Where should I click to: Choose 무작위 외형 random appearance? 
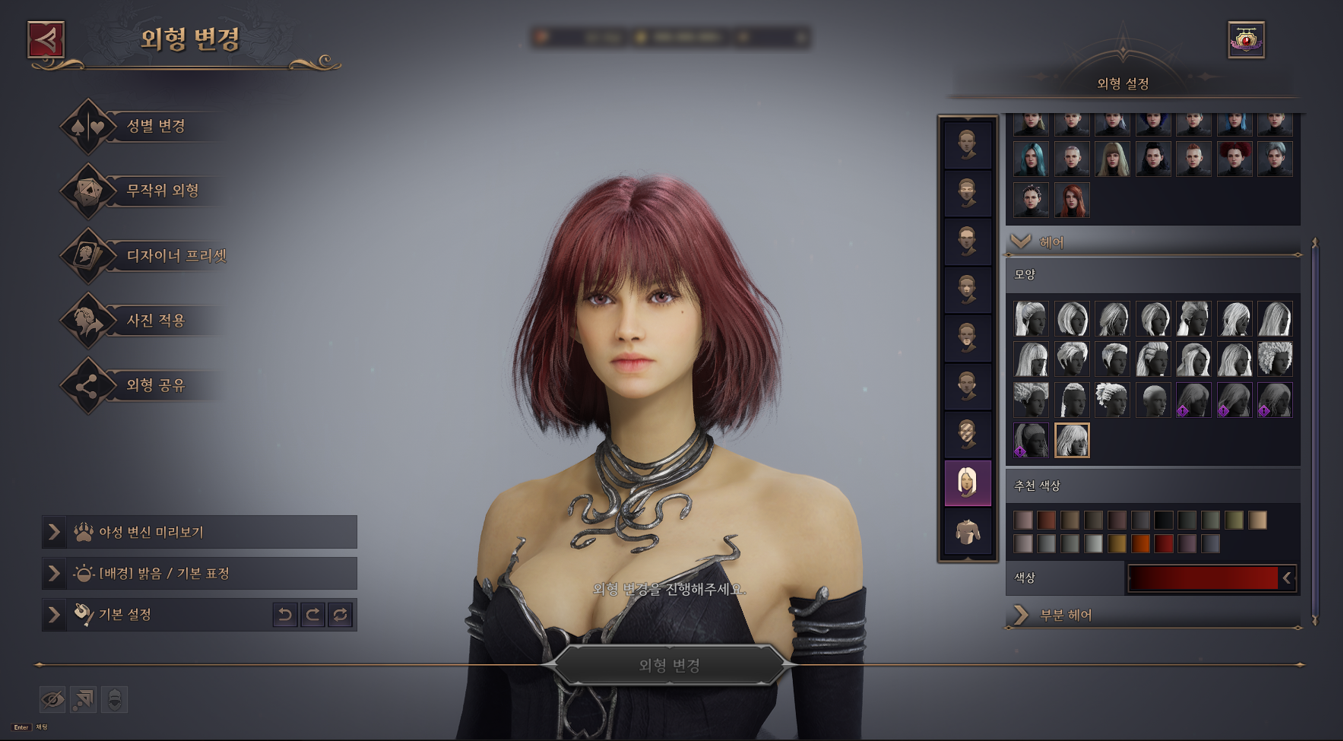coord(162,191)
